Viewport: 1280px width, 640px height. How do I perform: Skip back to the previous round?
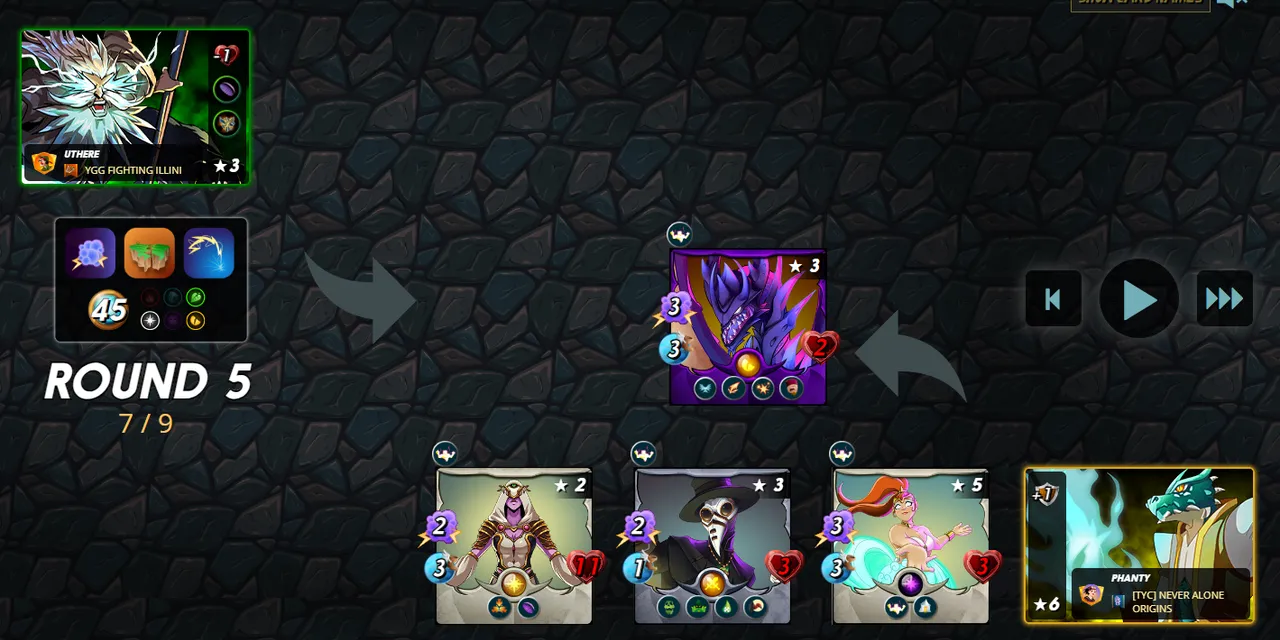pyautogui.click(x=1053, y=299)
